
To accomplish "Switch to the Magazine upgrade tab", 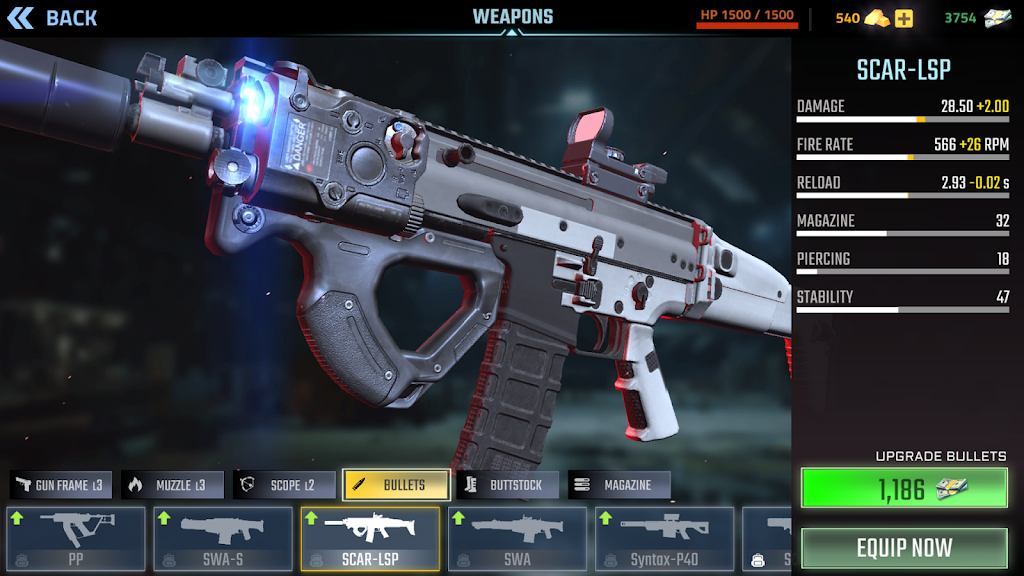I will 618,485.
